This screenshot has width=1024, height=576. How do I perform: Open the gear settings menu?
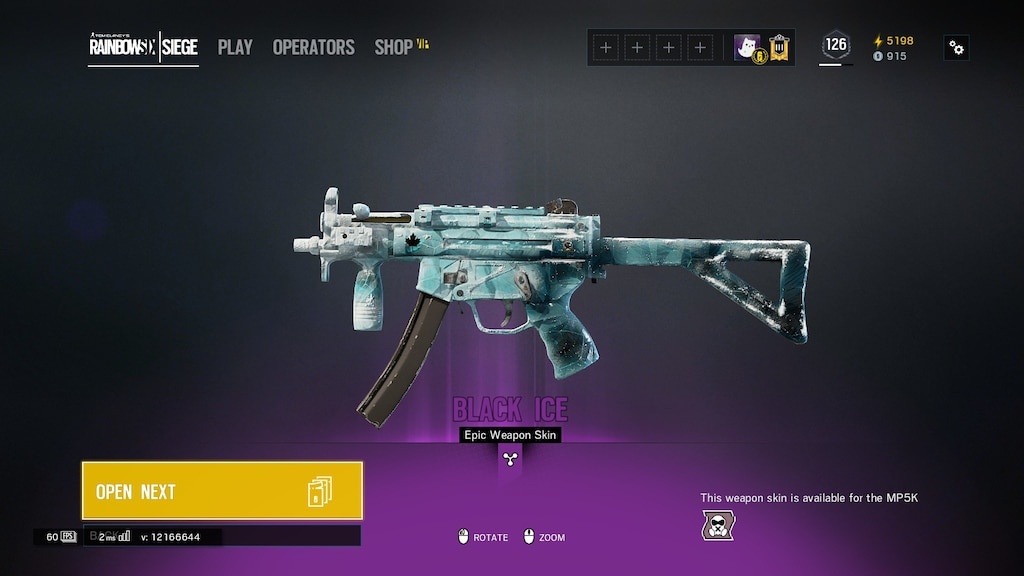point(956,47)
